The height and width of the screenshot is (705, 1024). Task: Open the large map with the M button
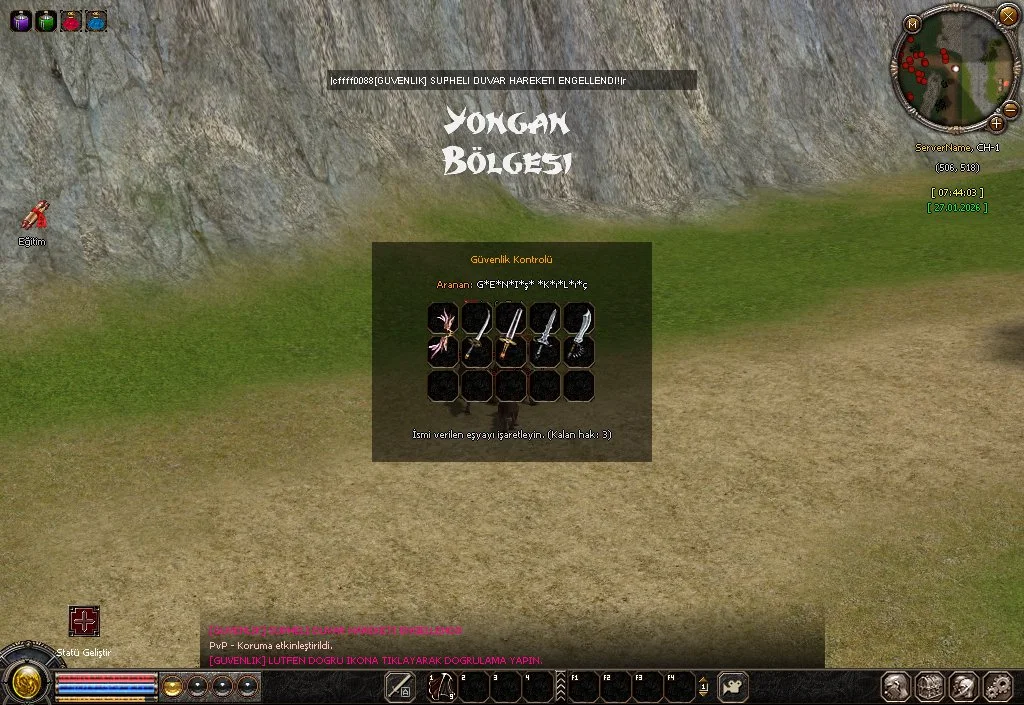(x=912, y=24)
